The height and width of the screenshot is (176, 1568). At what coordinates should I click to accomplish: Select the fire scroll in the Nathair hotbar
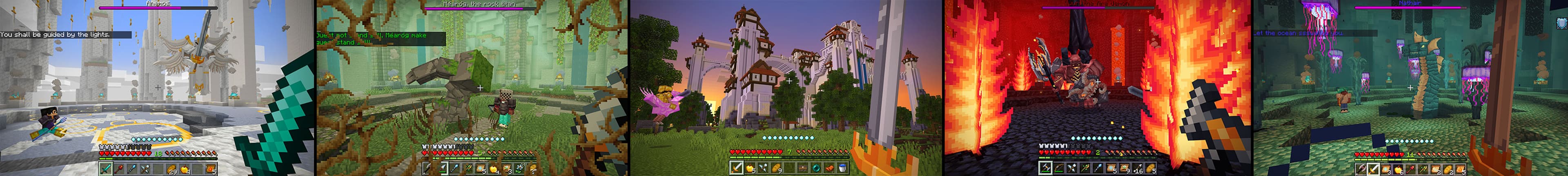click(1461, 169)
